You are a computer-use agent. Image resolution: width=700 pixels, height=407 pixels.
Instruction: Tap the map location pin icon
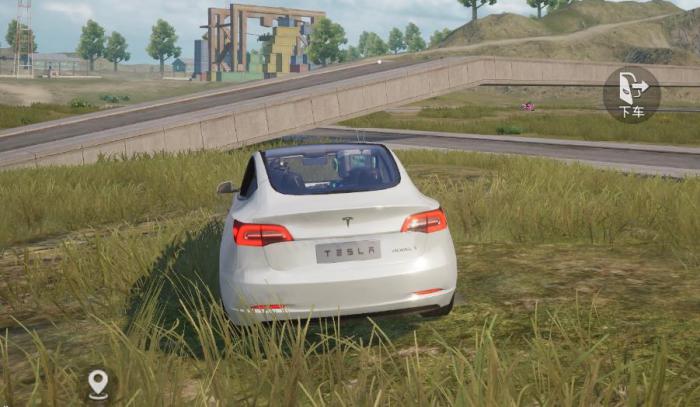click(x=98, y=383)
